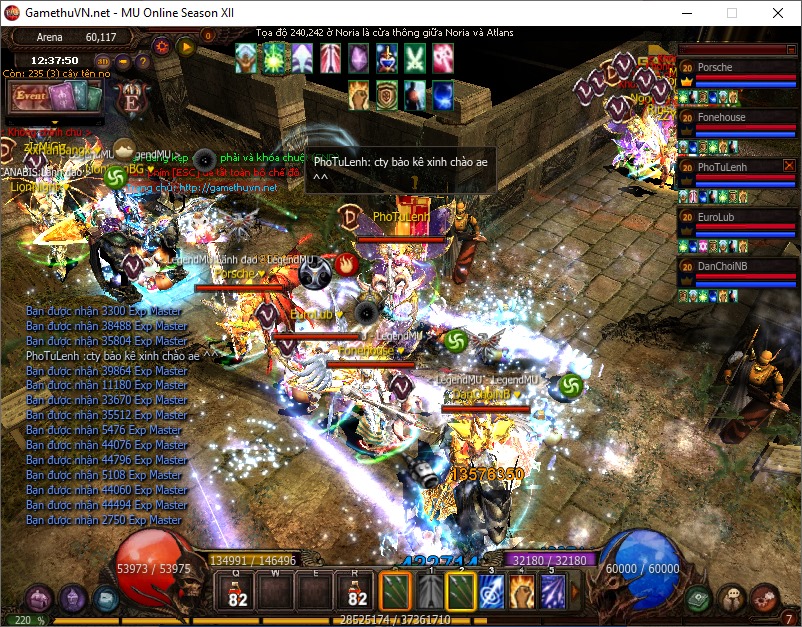Click the orange play arrow button
This screenshot has width=802, height=627.
186,46
